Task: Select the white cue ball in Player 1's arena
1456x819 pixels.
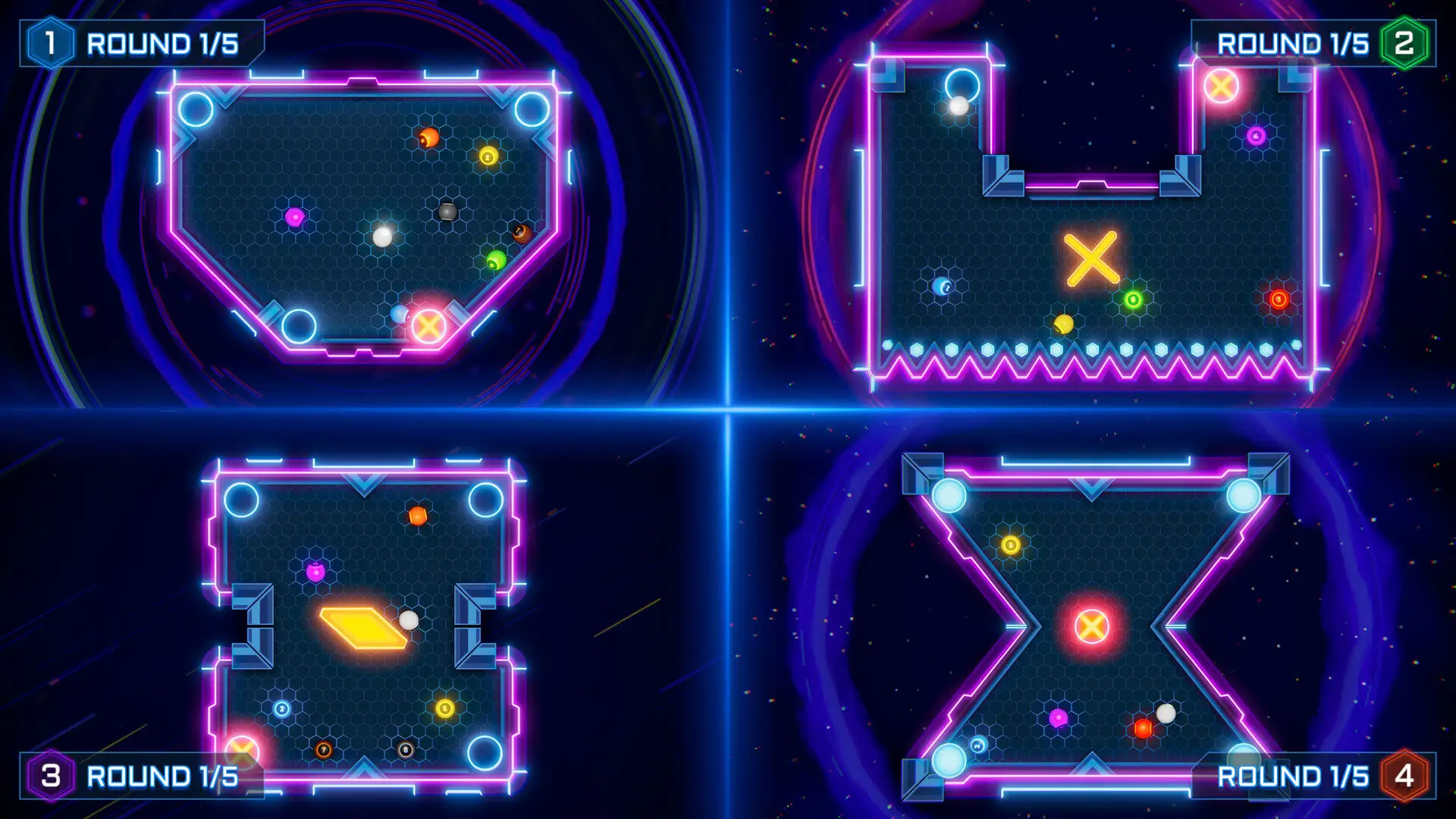Action: [381, 237]
